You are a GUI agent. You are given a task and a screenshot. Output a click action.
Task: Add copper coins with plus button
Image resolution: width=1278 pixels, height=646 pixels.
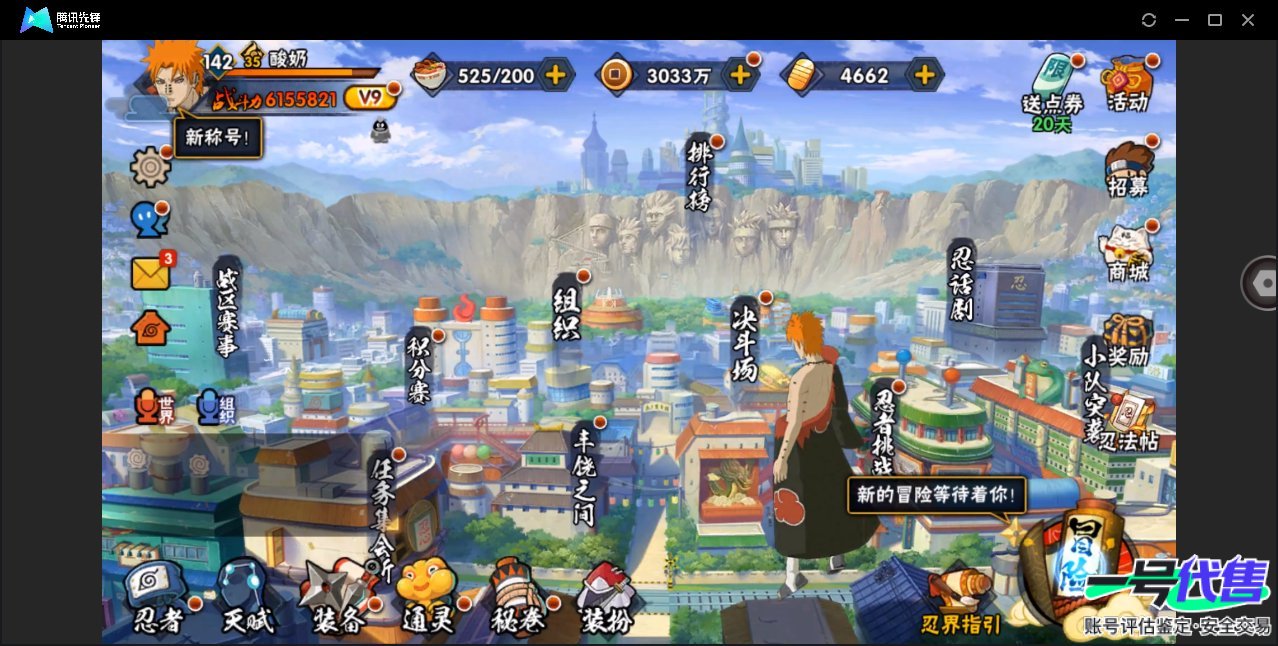click(x=740, y=74)
